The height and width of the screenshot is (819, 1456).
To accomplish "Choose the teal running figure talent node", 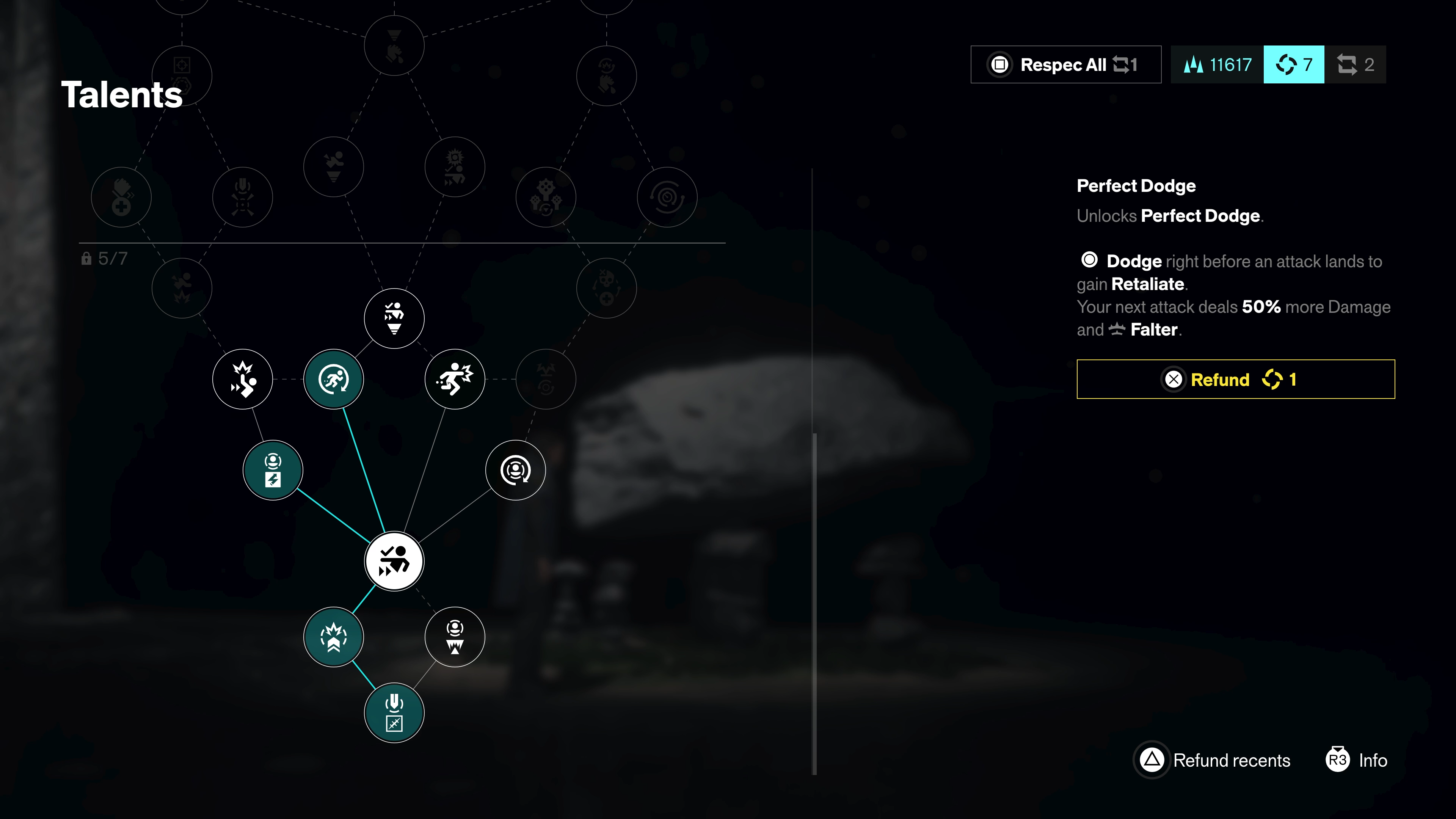I will pyautogui.click(x=334, y=379).
